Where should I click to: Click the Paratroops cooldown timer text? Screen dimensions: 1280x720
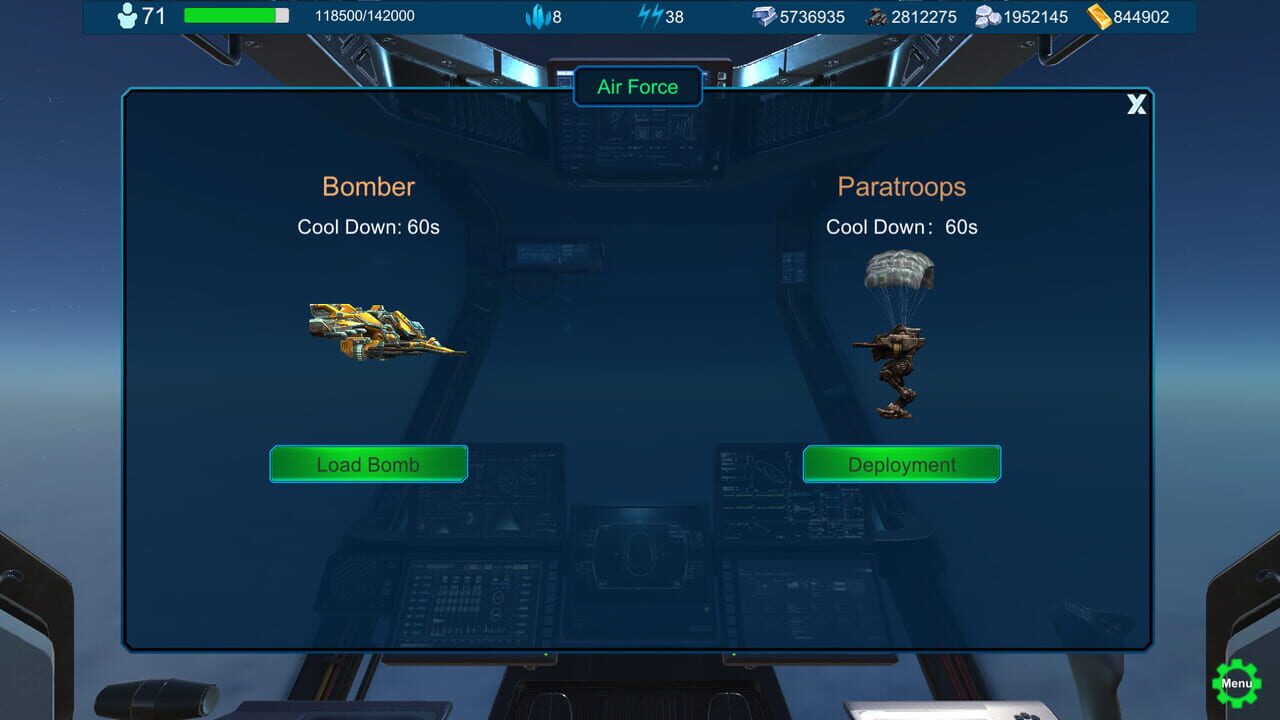coord(901,227)
